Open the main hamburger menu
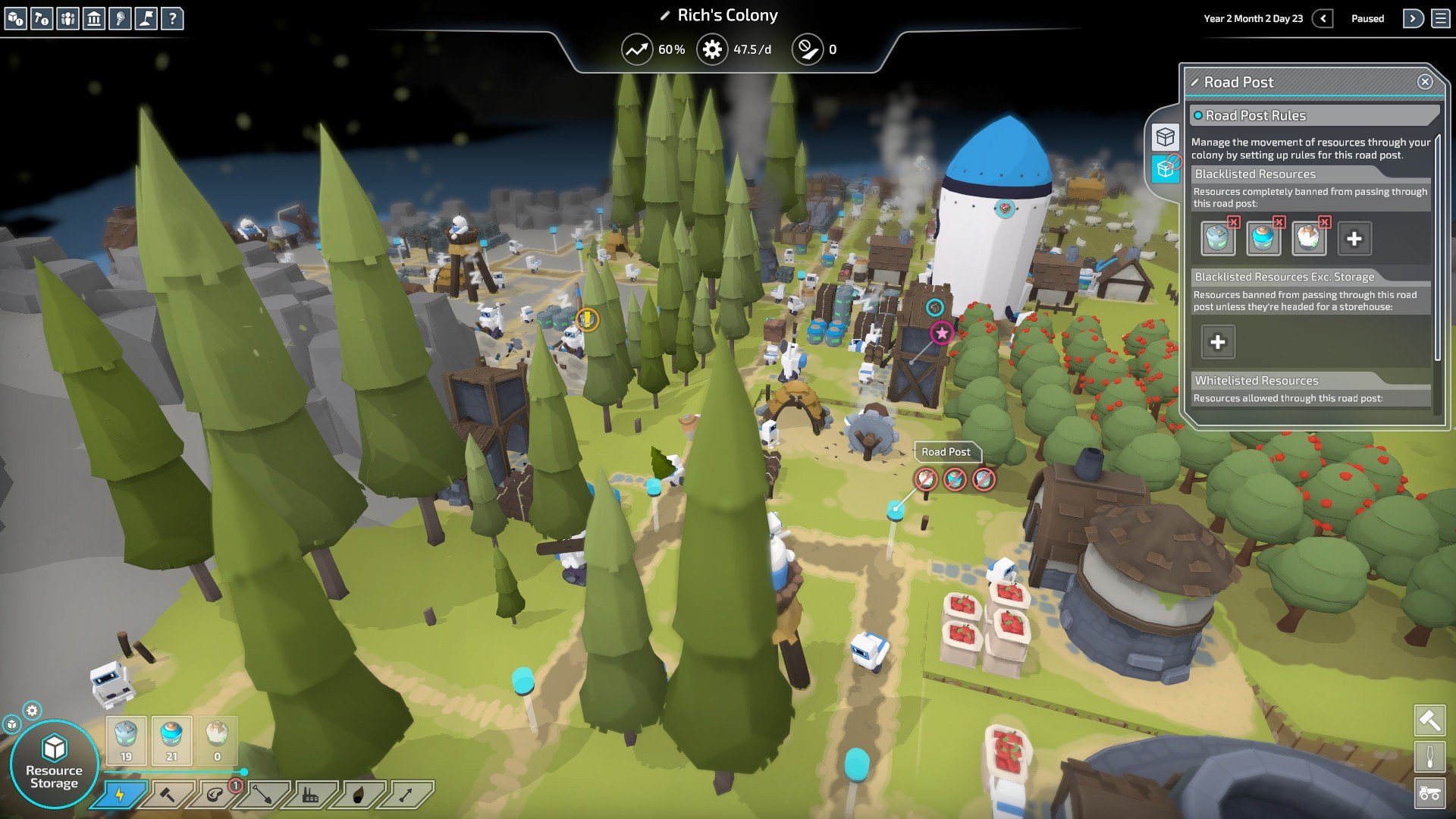This screenshot has height=819, width=1456. [1440, 18]
